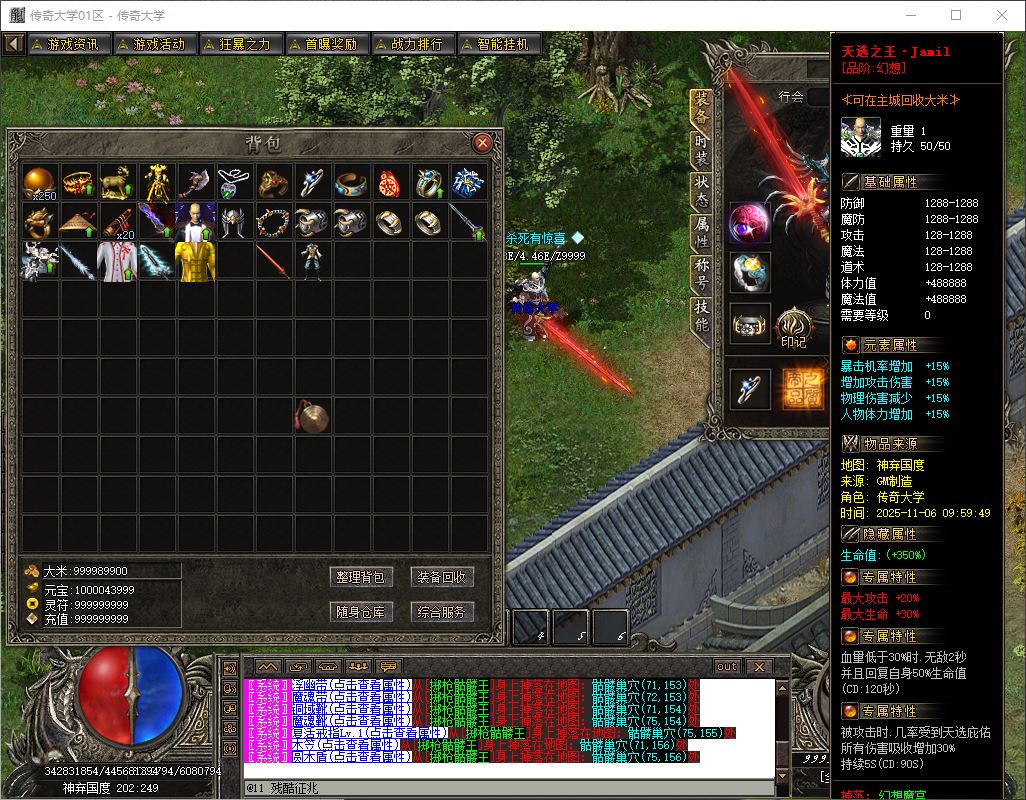Open the 首曝奖励 menu

click(325, 44)
